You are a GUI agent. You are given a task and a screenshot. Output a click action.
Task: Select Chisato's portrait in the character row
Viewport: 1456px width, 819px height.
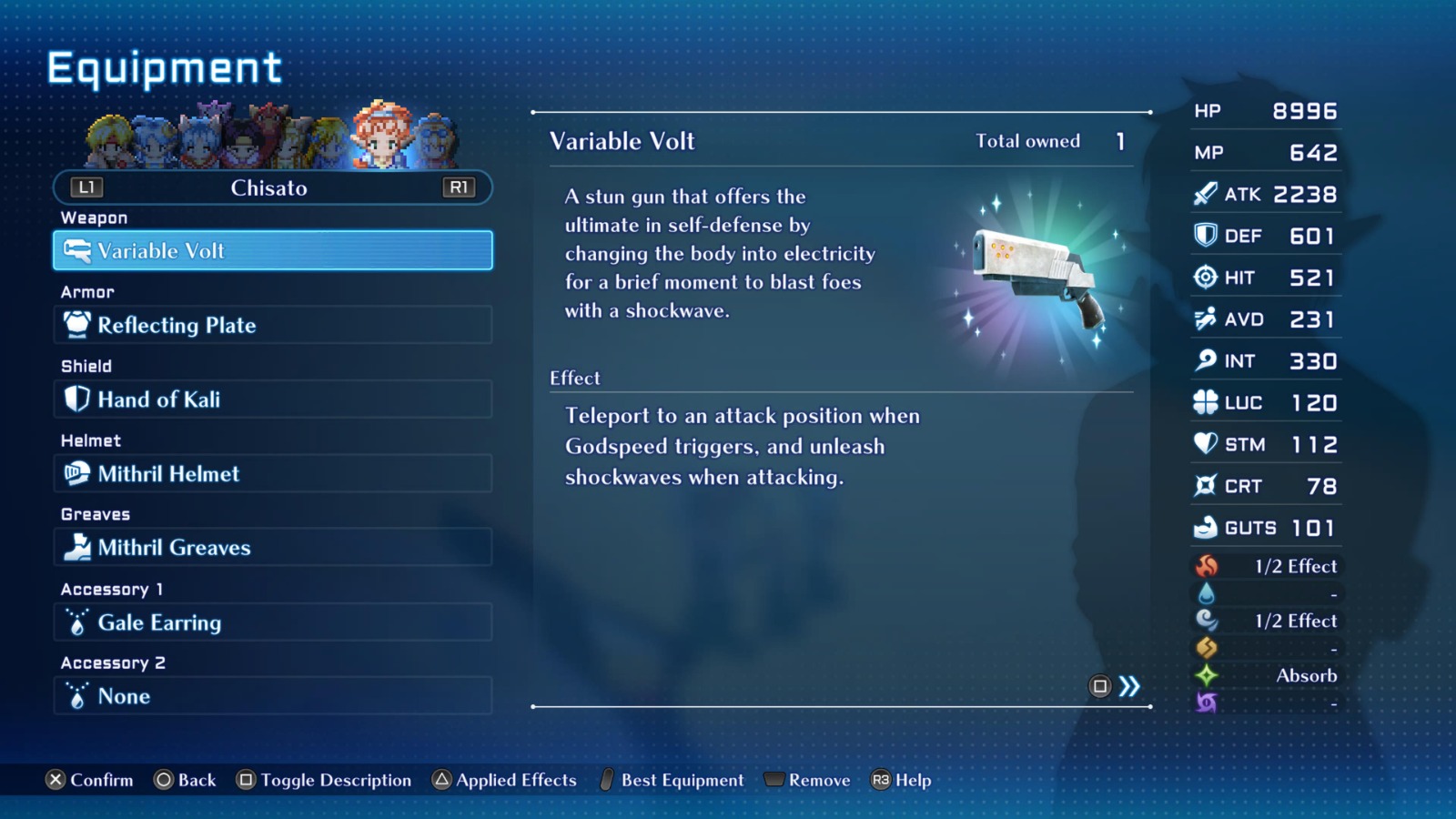pyautogui.click(x=382, y=135)
